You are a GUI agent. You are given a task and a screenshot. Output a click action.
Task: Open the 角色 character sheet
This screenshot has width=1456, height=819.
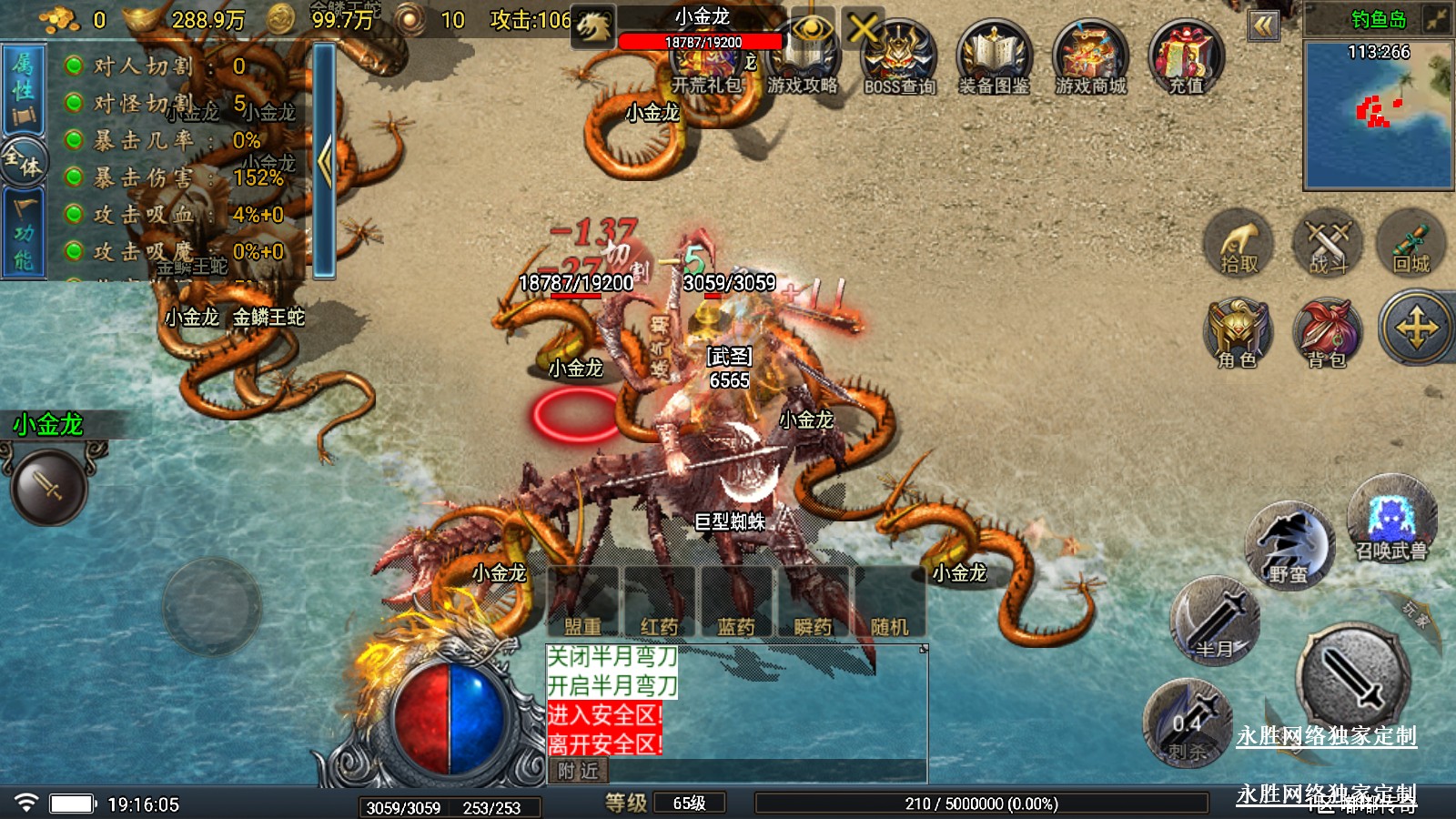(1238, 333)
